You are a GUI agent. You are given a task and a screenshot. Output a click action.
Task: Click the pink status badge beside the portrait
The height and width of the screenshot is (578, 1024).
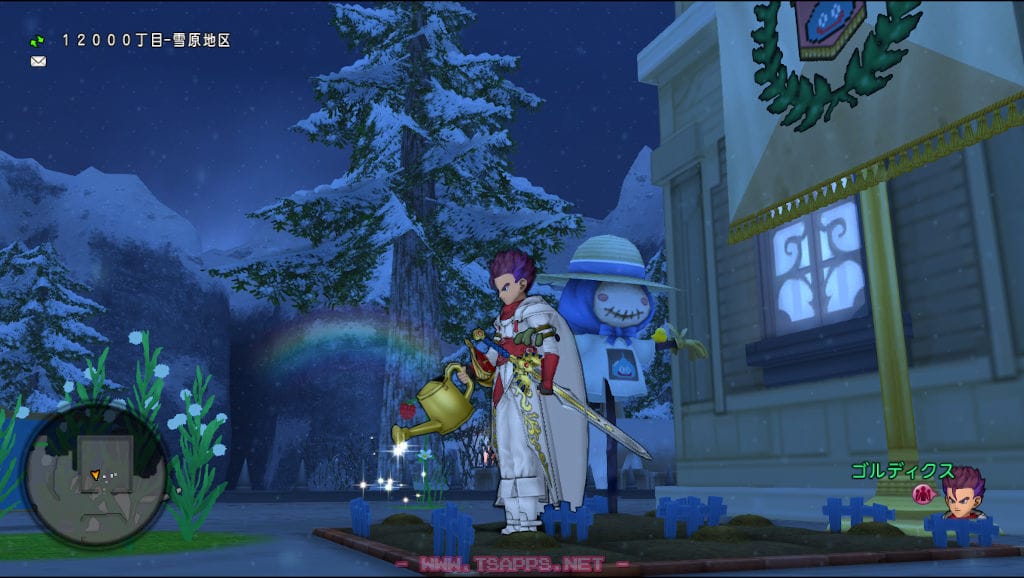[924, 493]
